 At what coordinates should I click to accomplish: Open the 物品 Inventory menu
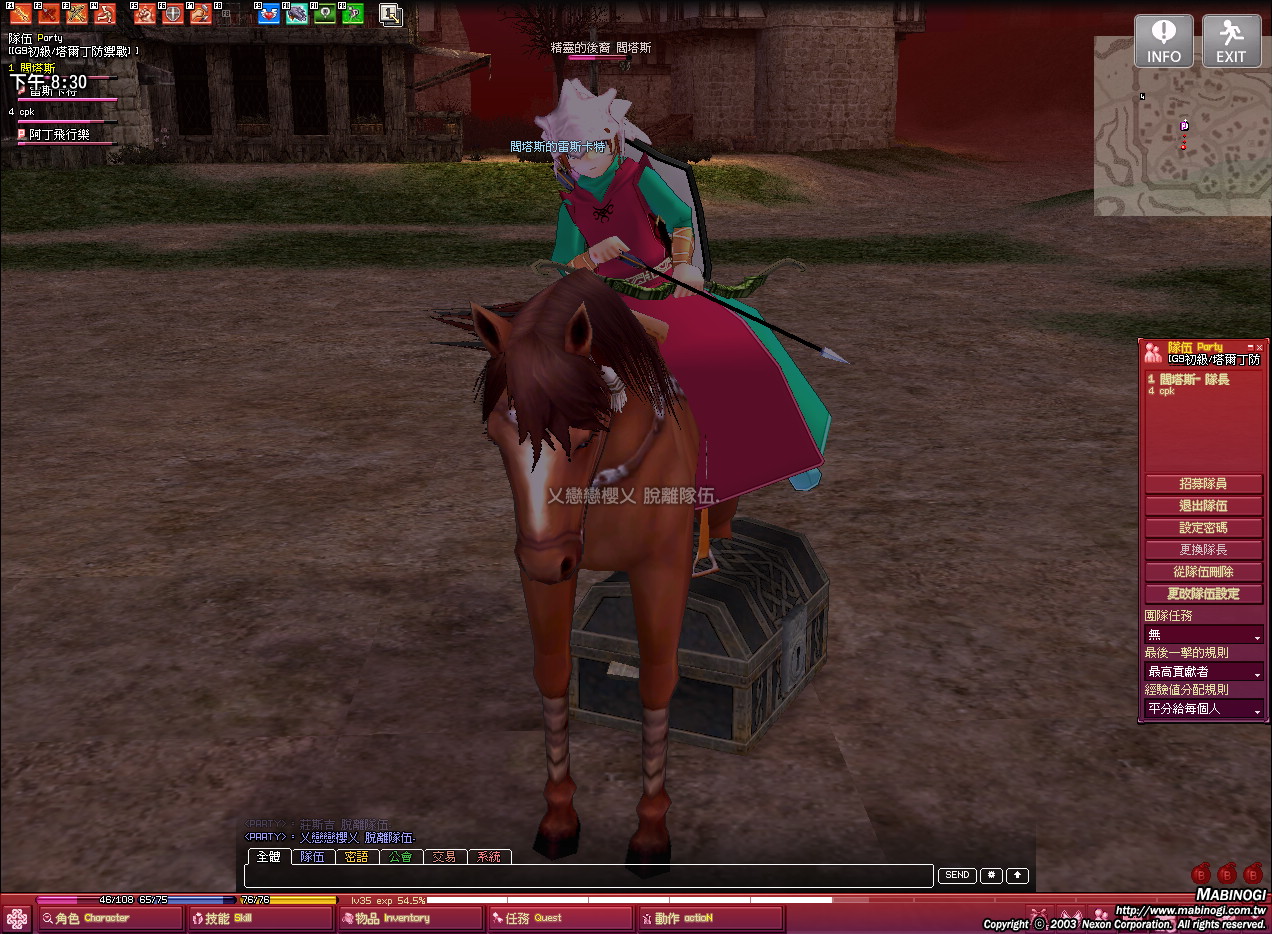tap(410, 918)
